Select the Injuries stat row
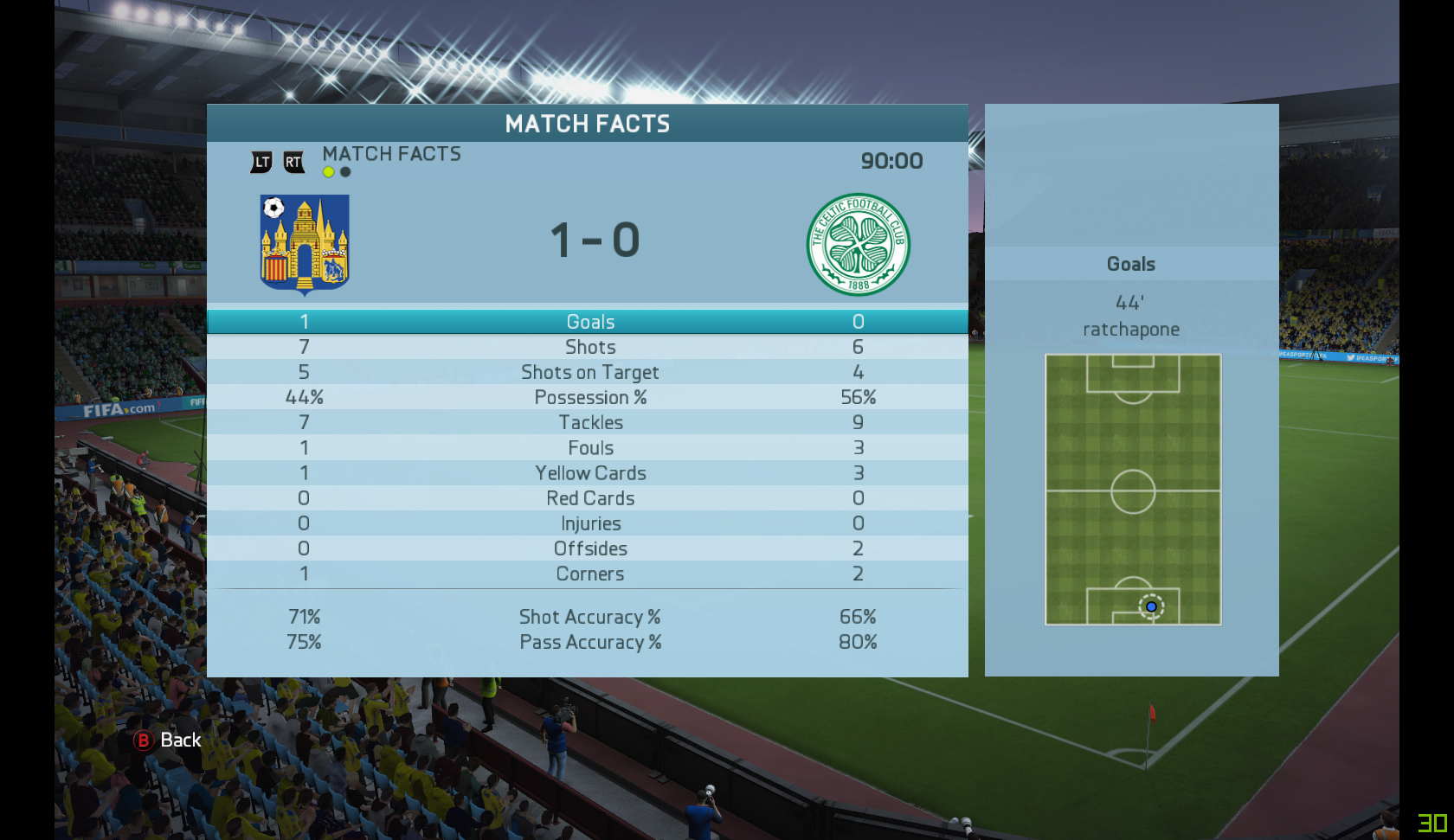Image resolution: width=1454 pixels, height=840 pixels. coord(589,523)
